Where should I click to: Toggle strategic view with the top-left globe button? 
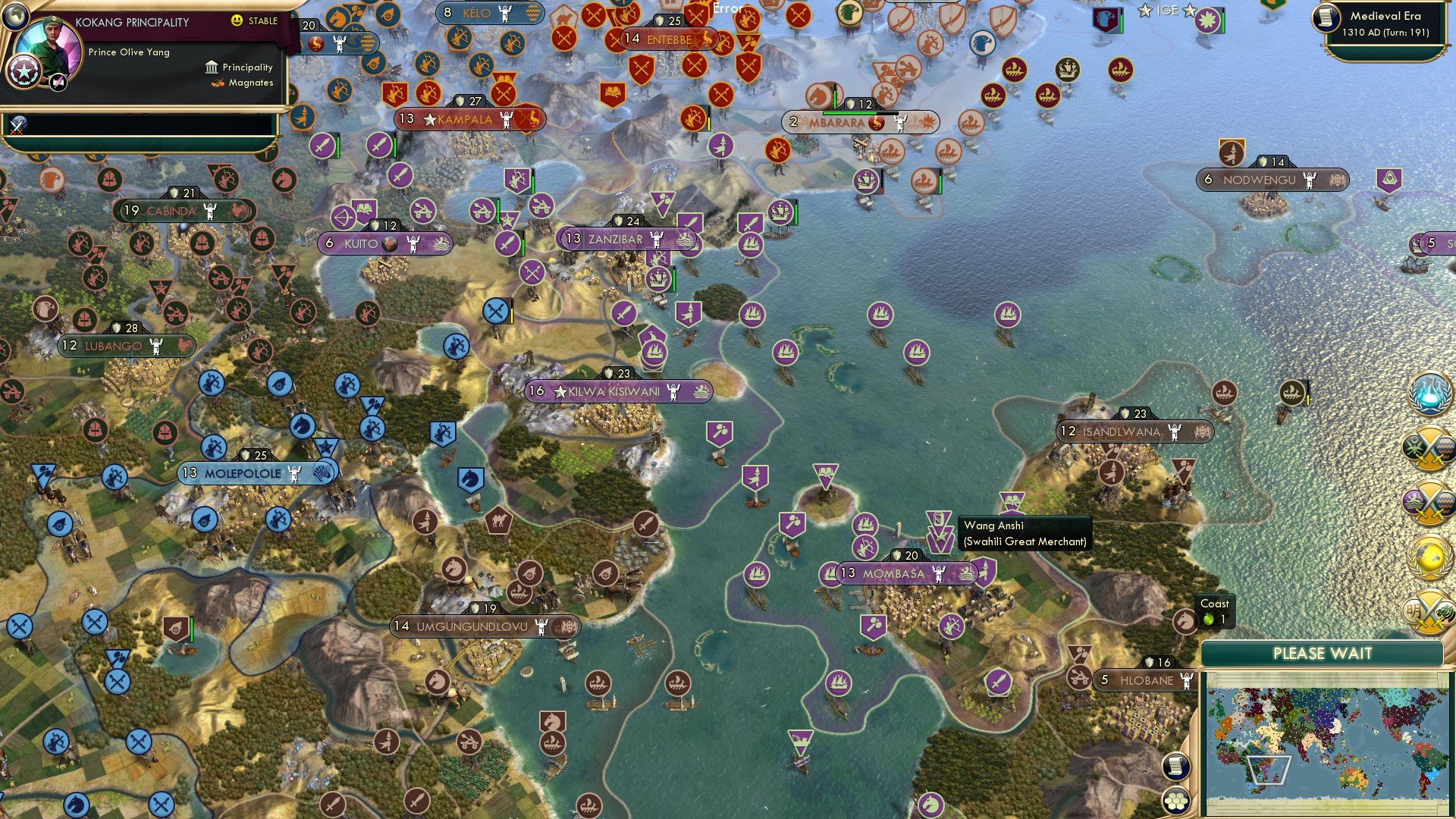pyautogui.click(x=16, y=17)
